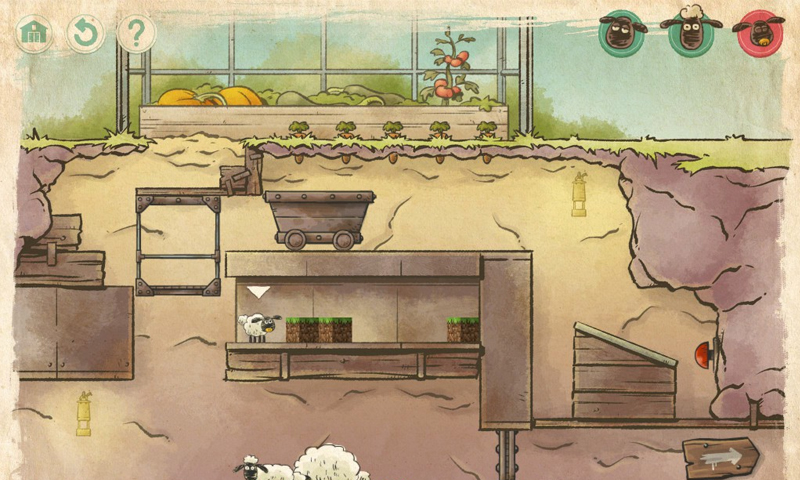
Task: Open the question mark help button
Action: click(x=137, y=33)
